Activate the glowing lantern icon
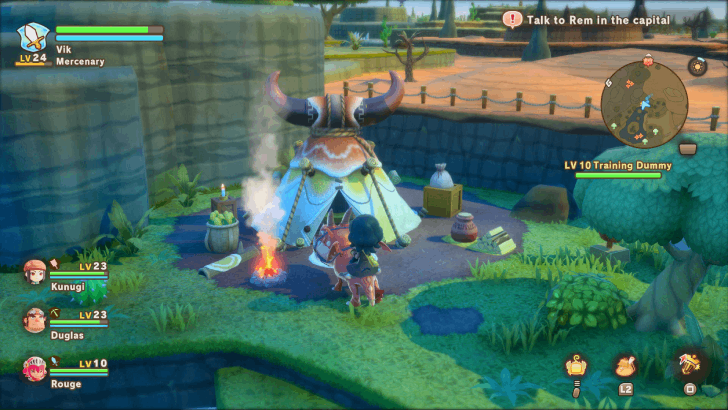The image size is (728, 410). pyautogui.click(x=575, y=366)
